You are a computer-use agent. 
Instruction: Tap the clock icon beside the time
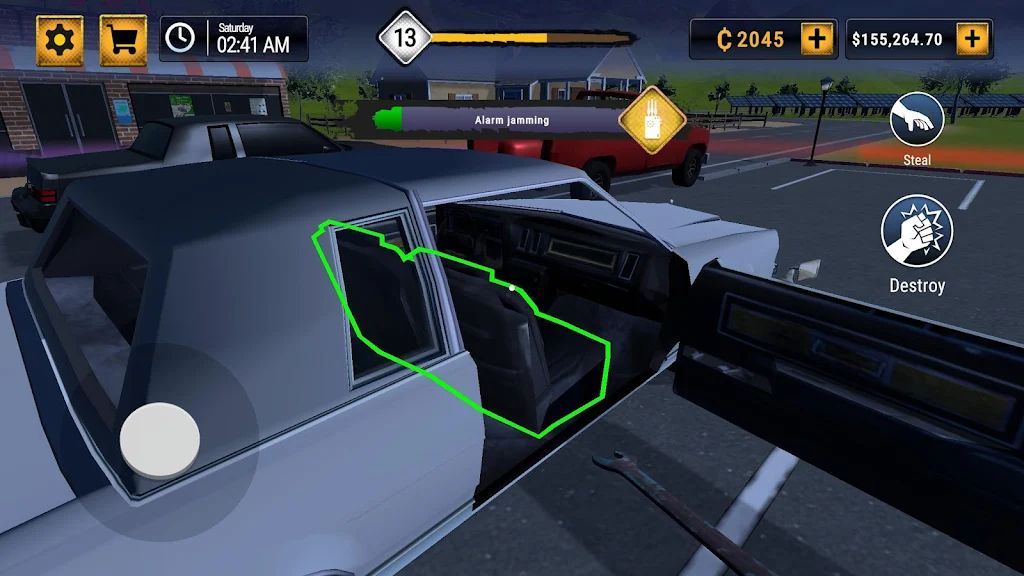pos(180,38)
